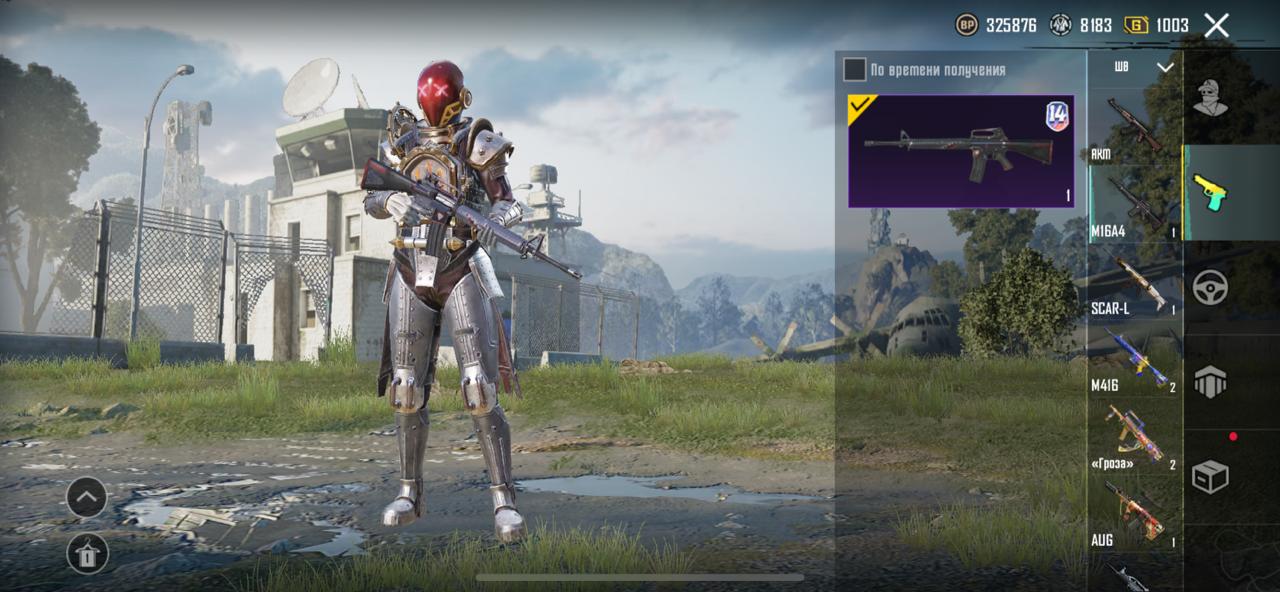This screenshot has width=1280, height=592.
Task: Open the crate box tab
Action: pyautogui.click(x=1210, y=477)
